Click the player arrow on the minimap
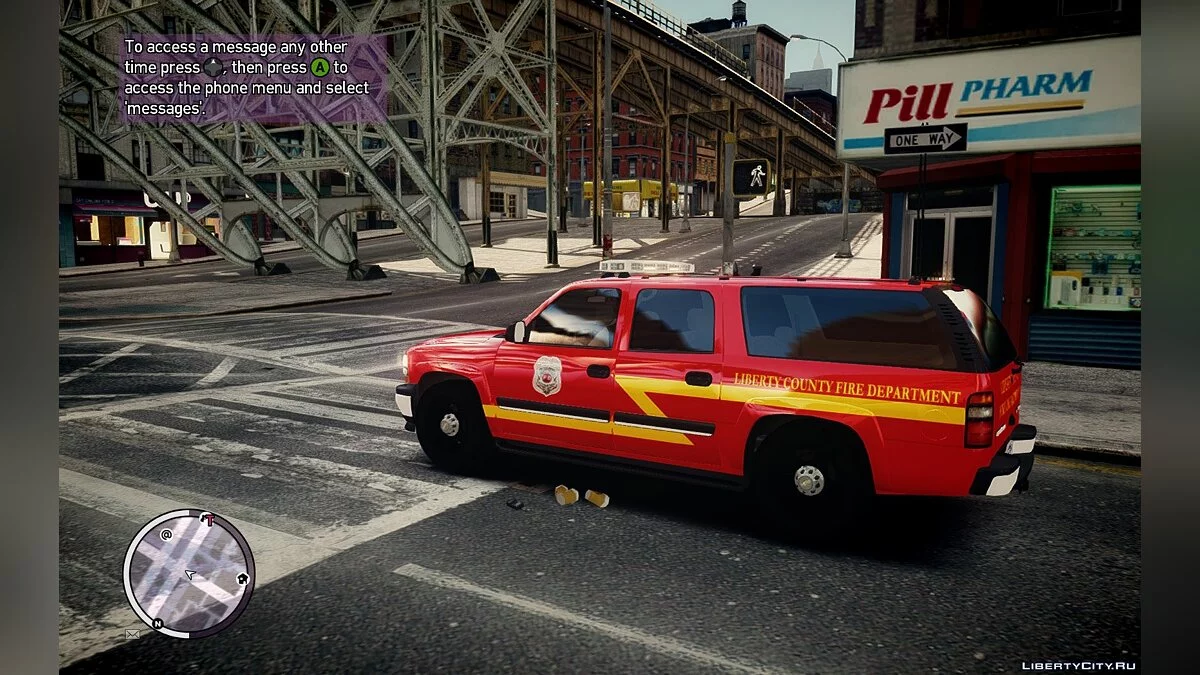 point(189,574)
